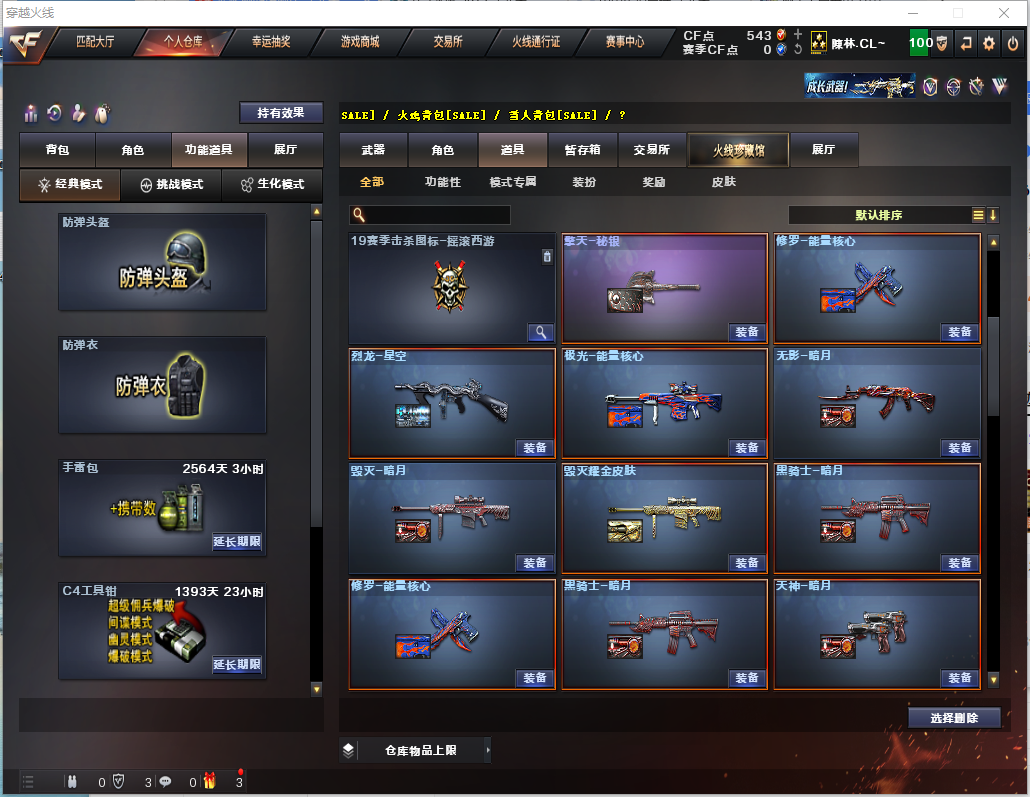The image size is (1030, 797).
Task: Equip the 毁灭耀金皮肤 gold skin
Action: click(746, 563)
